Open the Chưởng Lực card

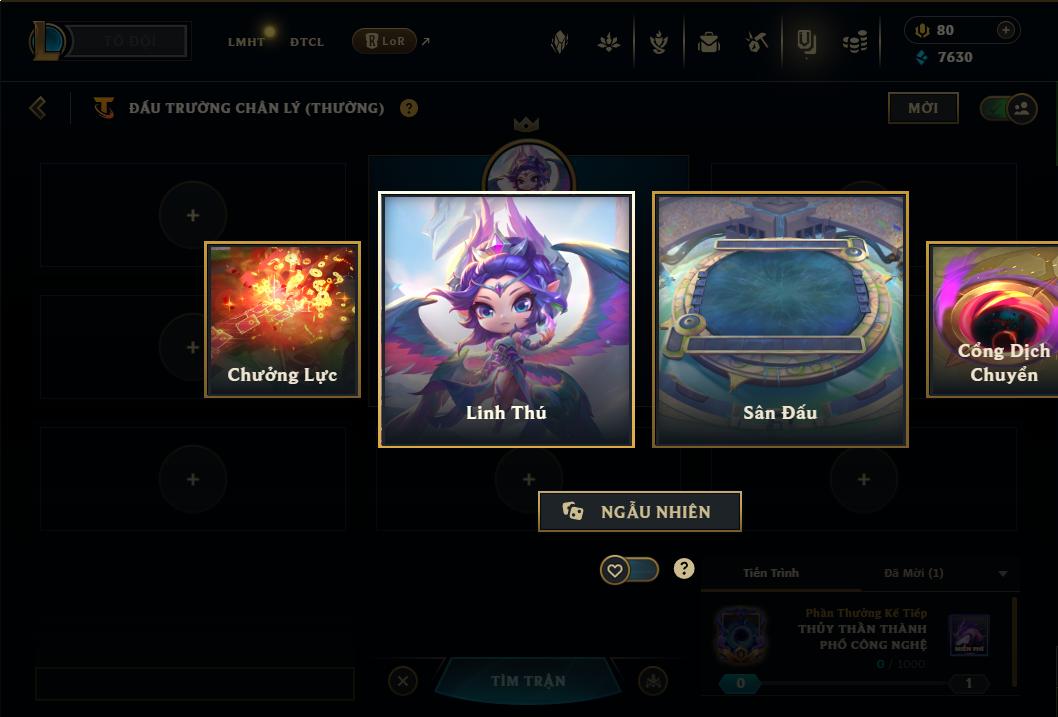click(x=283, y=320)
